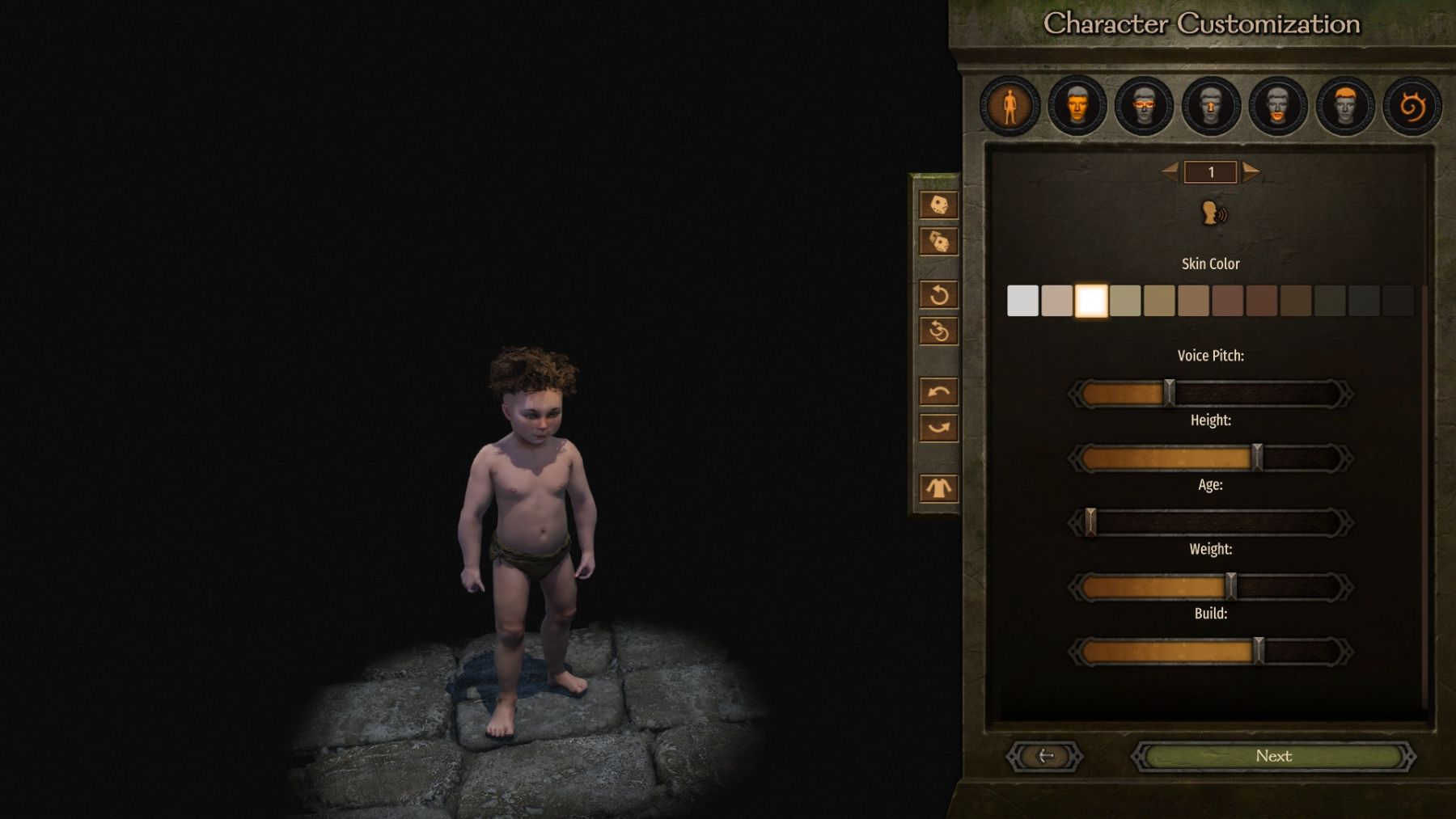This screenshot has height=819, width=1456.
Task: Open the swirl-icon tab
Action: tap(1412, 106)
